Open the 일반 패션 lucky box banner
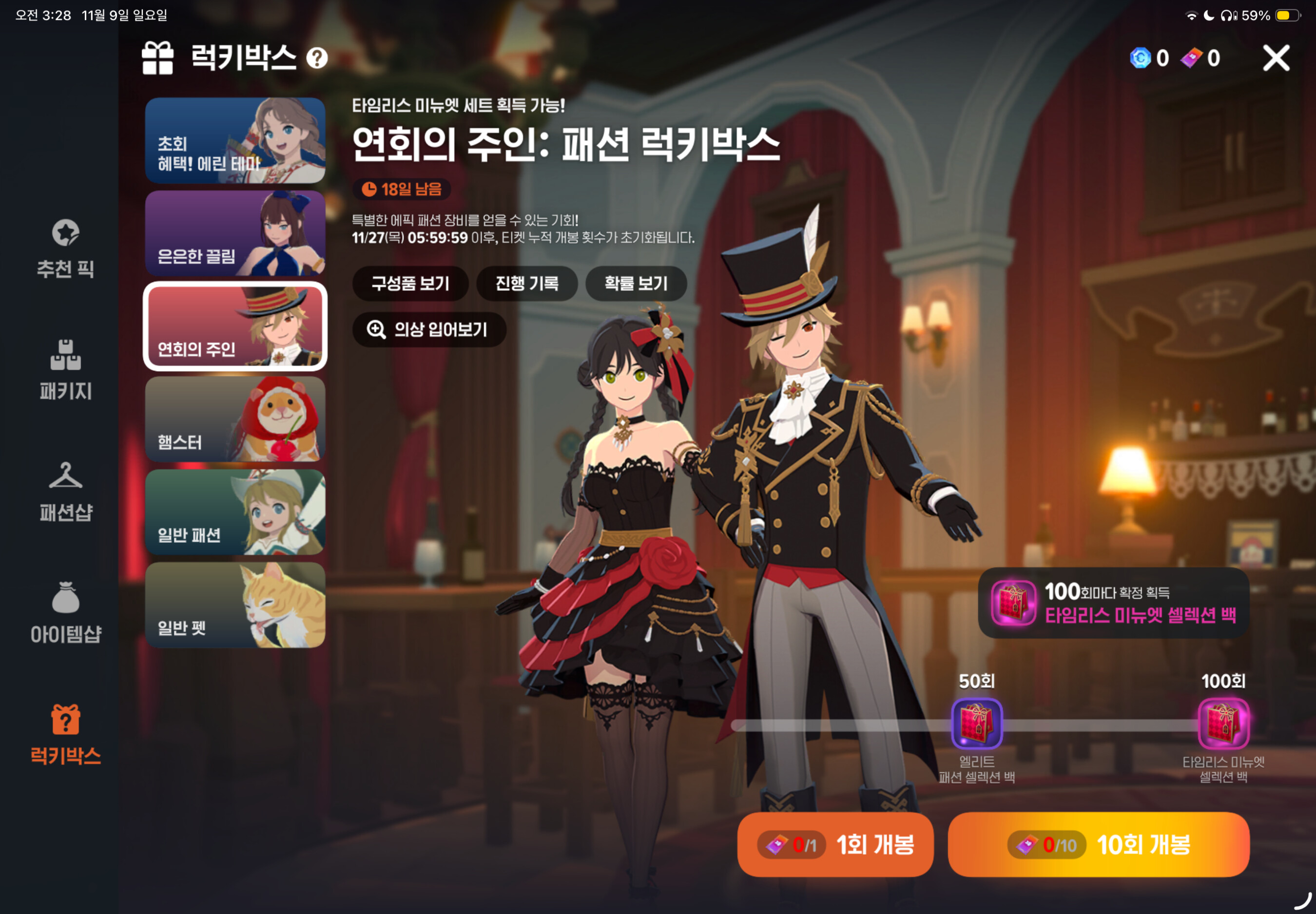Screen dimensions: 1316x914 pos(235,512)
